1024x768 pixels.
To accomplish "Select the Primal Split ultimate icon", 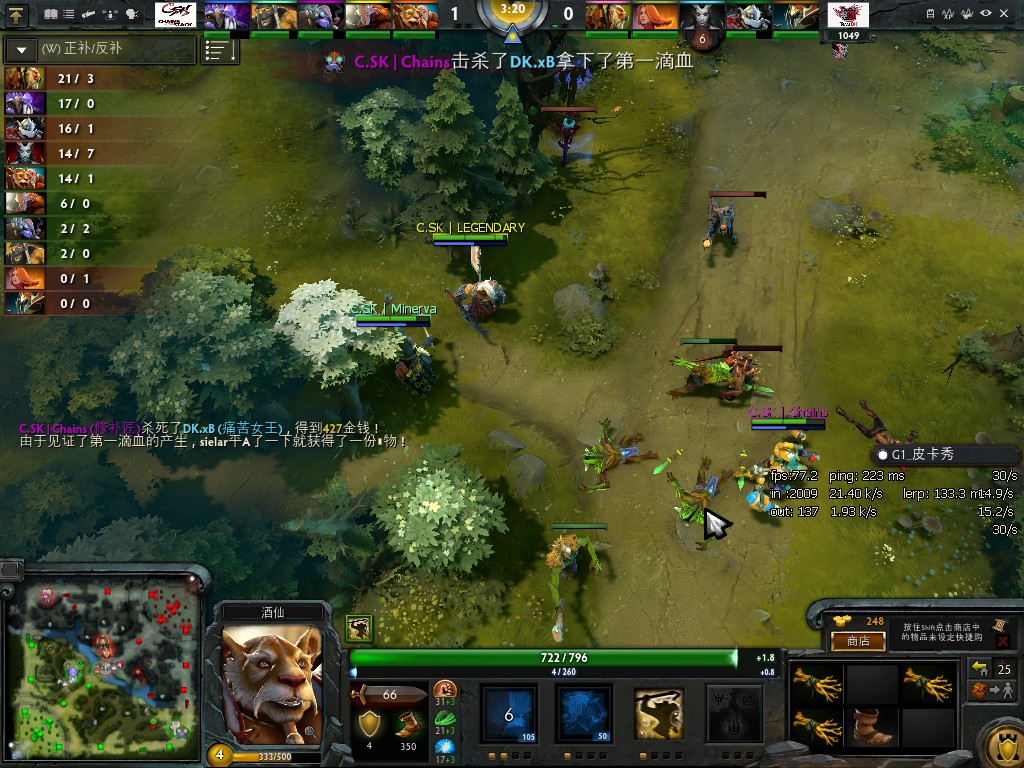I will [x=733, y=713].
